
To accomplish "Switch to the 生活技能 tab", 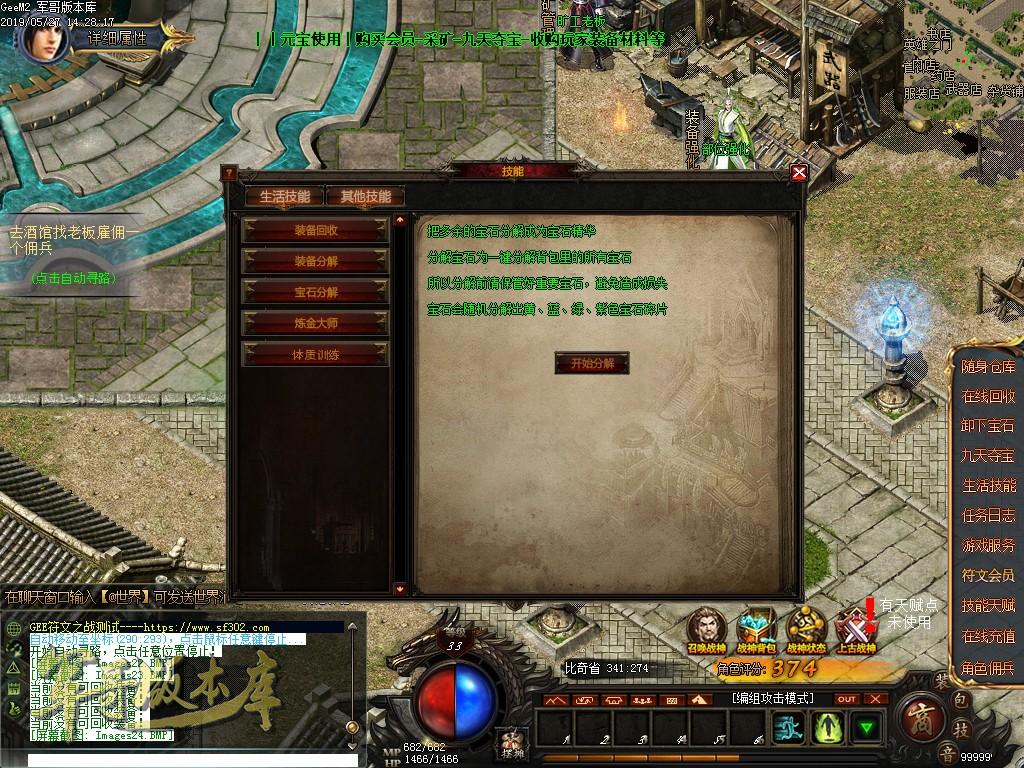I will click(x=284, y=196).
